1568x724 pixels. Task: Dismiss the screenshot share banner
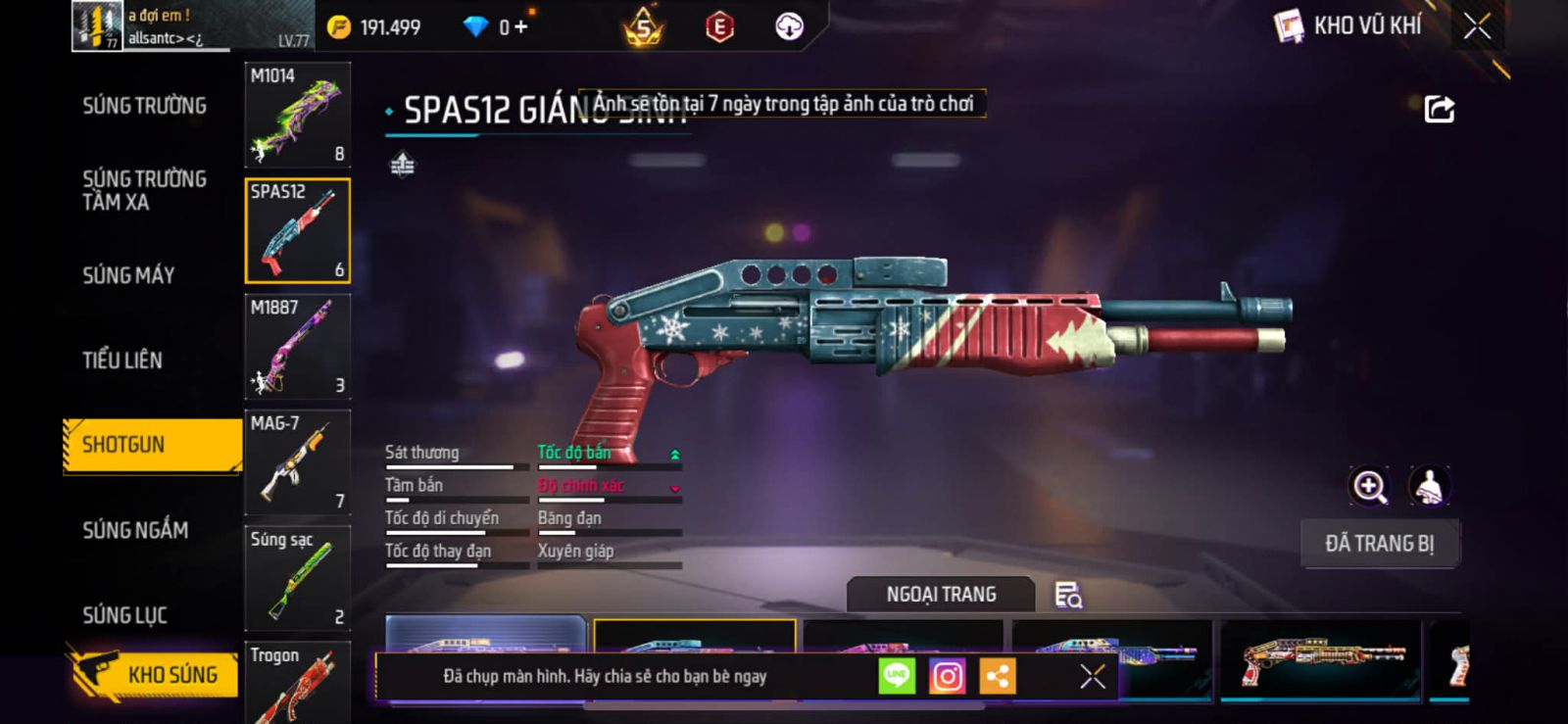1092,676
